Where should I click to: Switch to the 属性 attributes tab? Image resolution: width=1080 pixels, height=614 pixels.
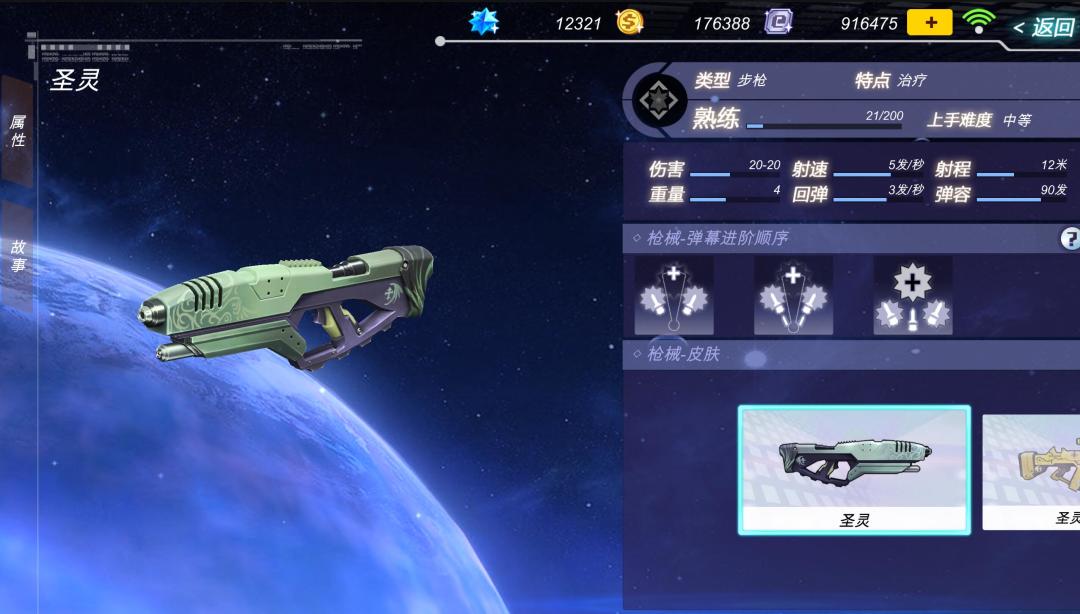pyautogui.click(x=17, y=131)
